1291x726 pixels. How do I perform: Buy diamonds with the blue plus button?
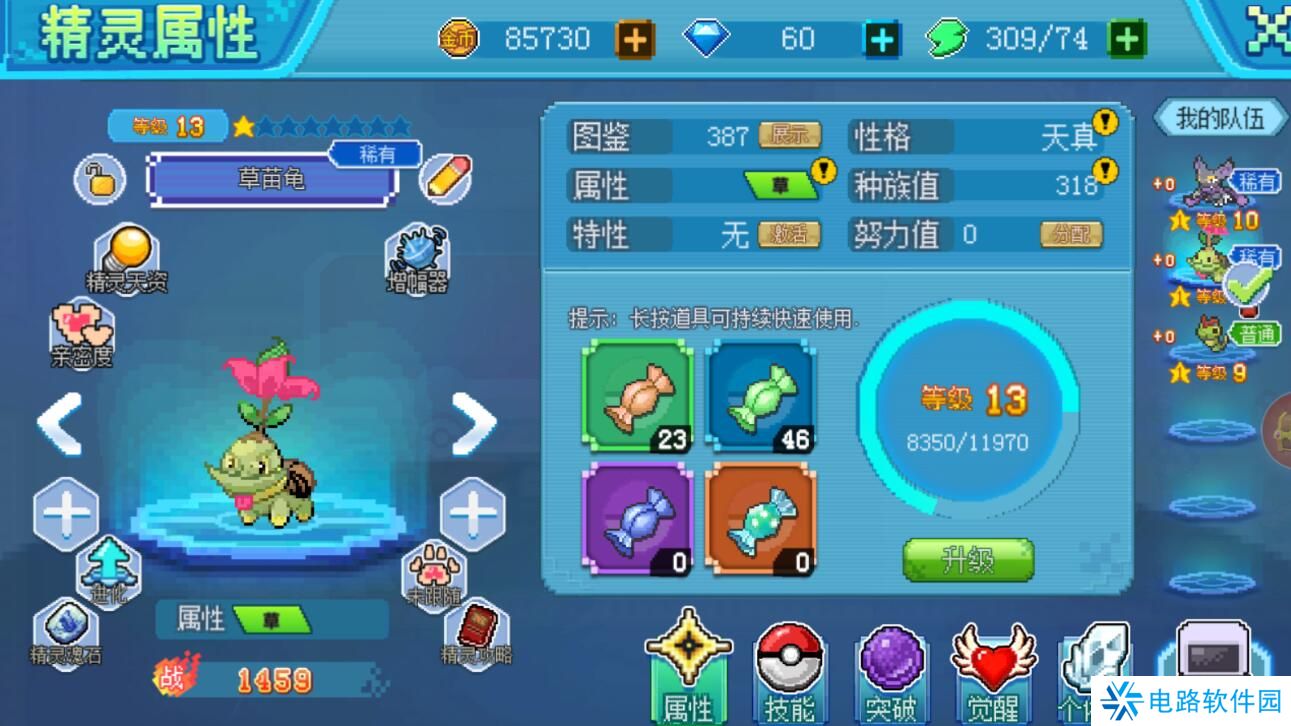coord(882,40)
